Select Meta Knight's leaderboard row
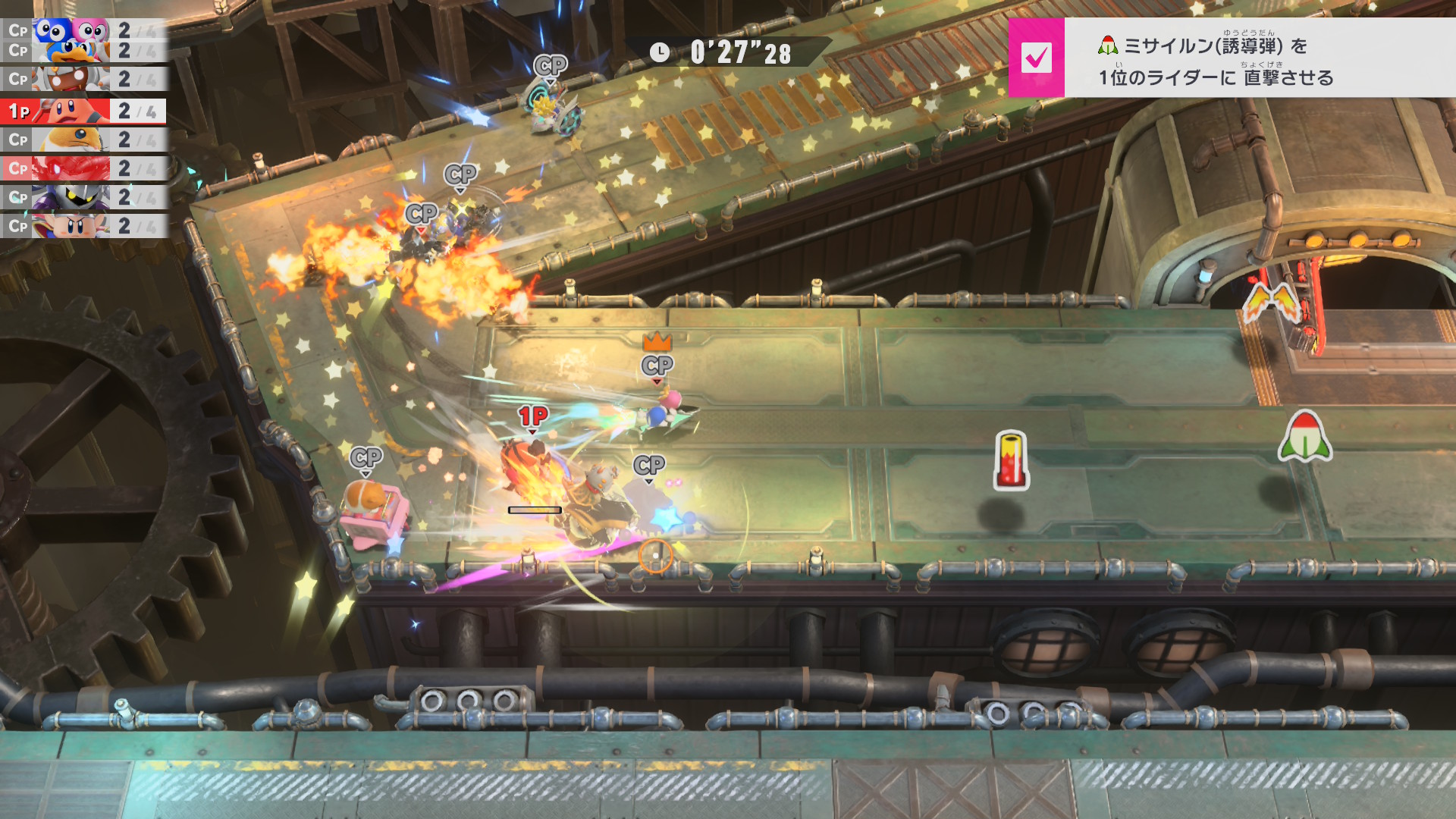This screenshot has width=1456, height=819. pos(82,197)
